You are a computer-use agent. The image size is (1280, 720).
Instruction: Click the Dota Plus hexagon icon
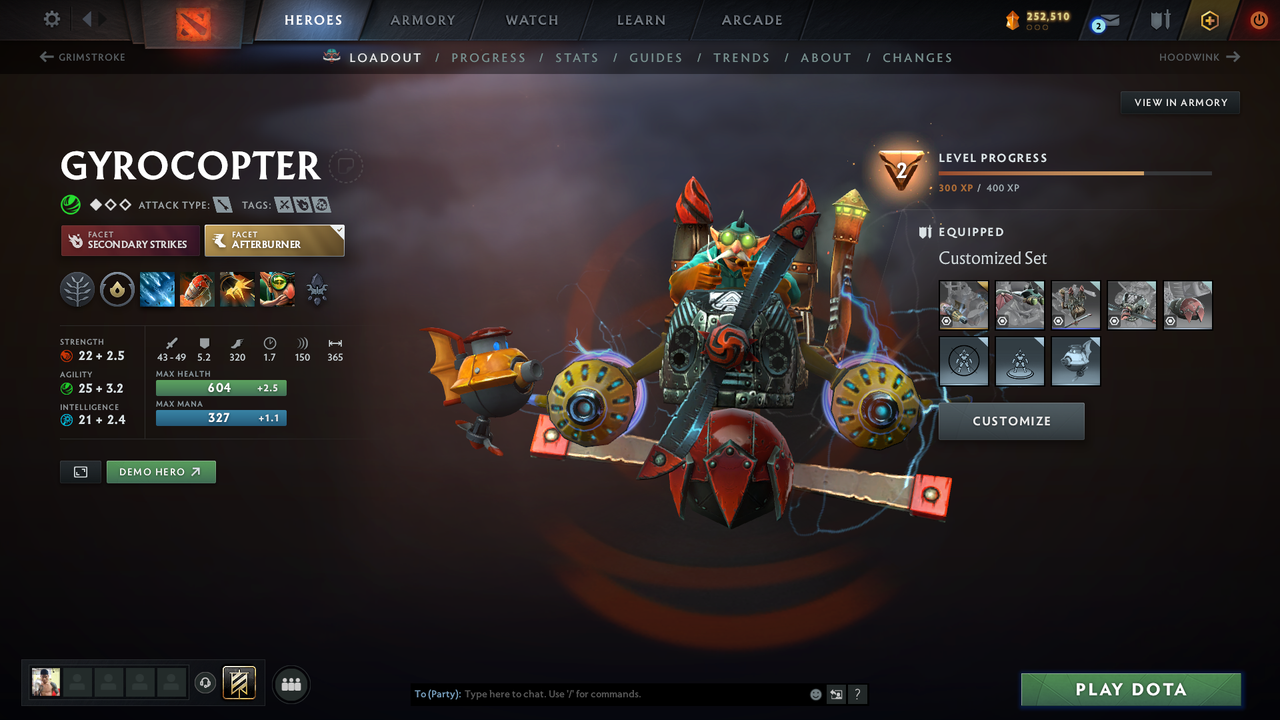pyautogui.click(x=1209, y=19)
